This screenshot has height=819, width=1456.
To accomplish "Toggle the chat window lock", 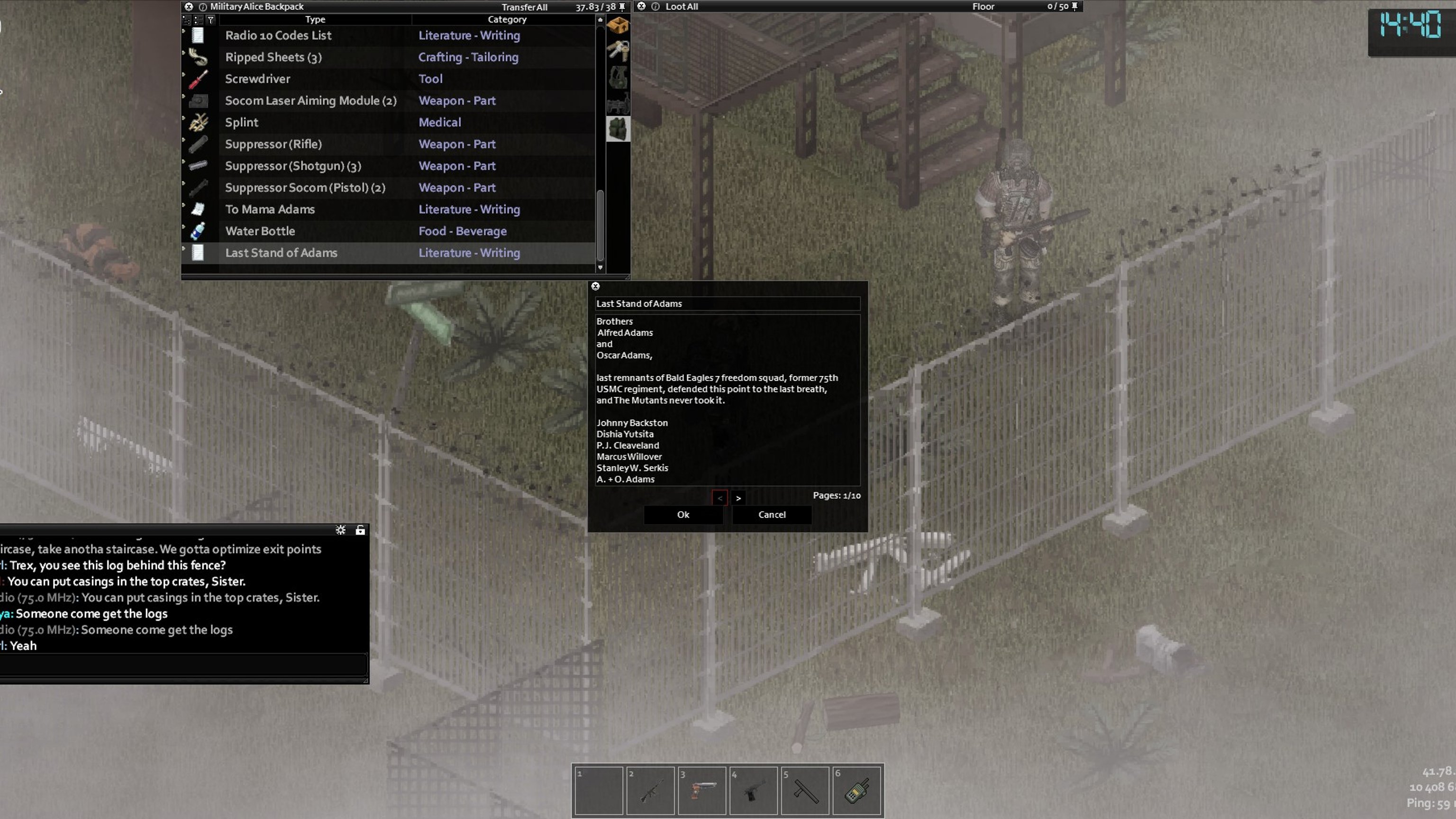I will click(360, 530).
